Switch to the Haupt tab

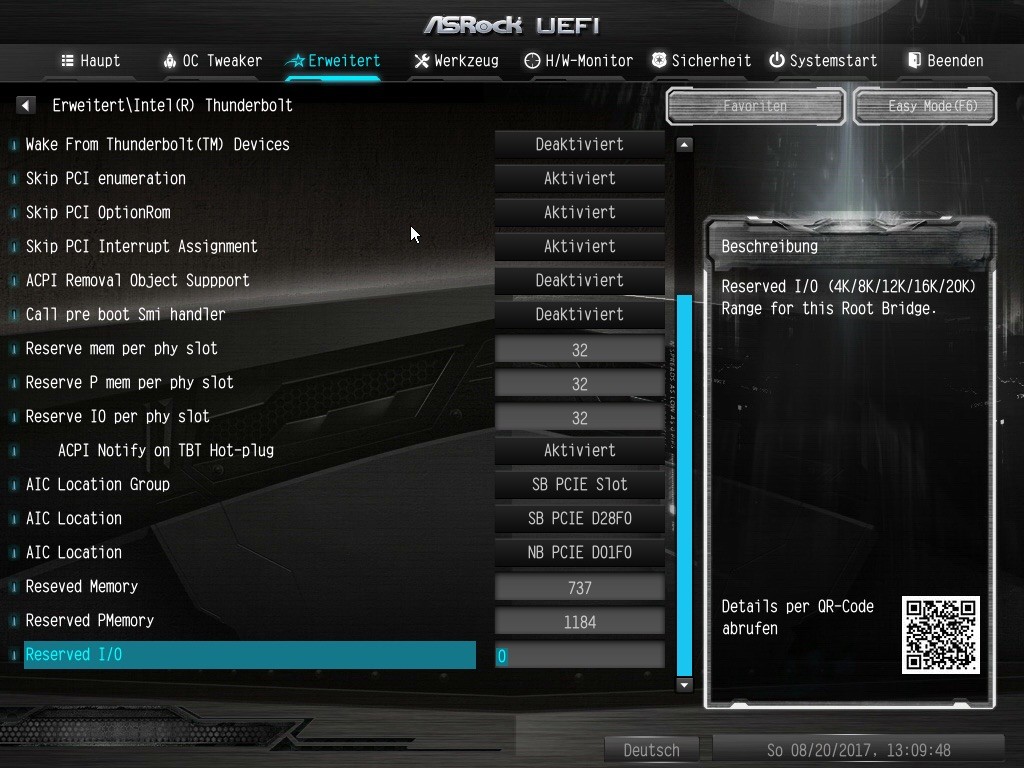coord(91,61)
